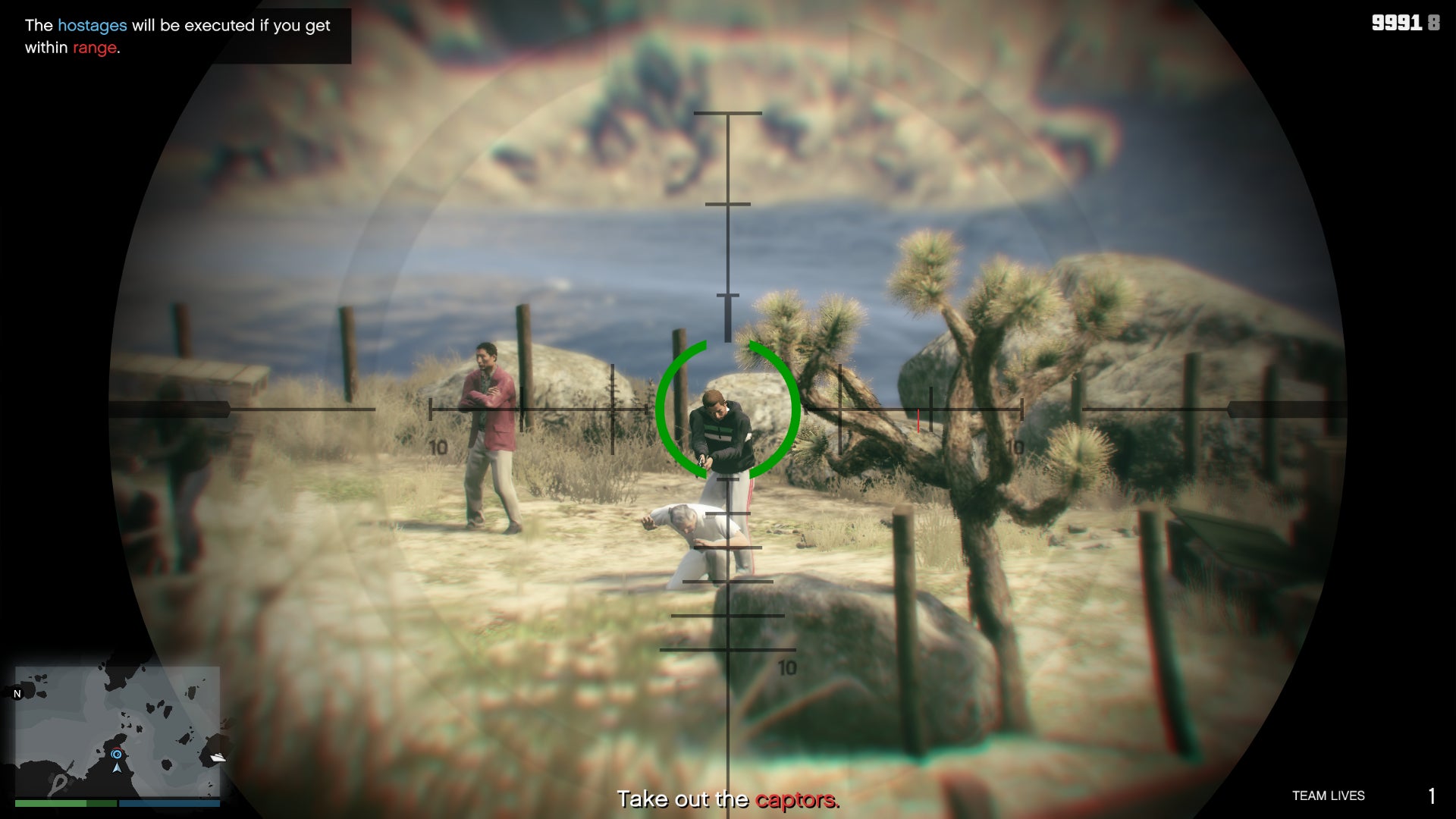This screenshot has width=1456, height=819.
Task: Click the white boat icon on the minimap
Action: (x=219, y=756)
